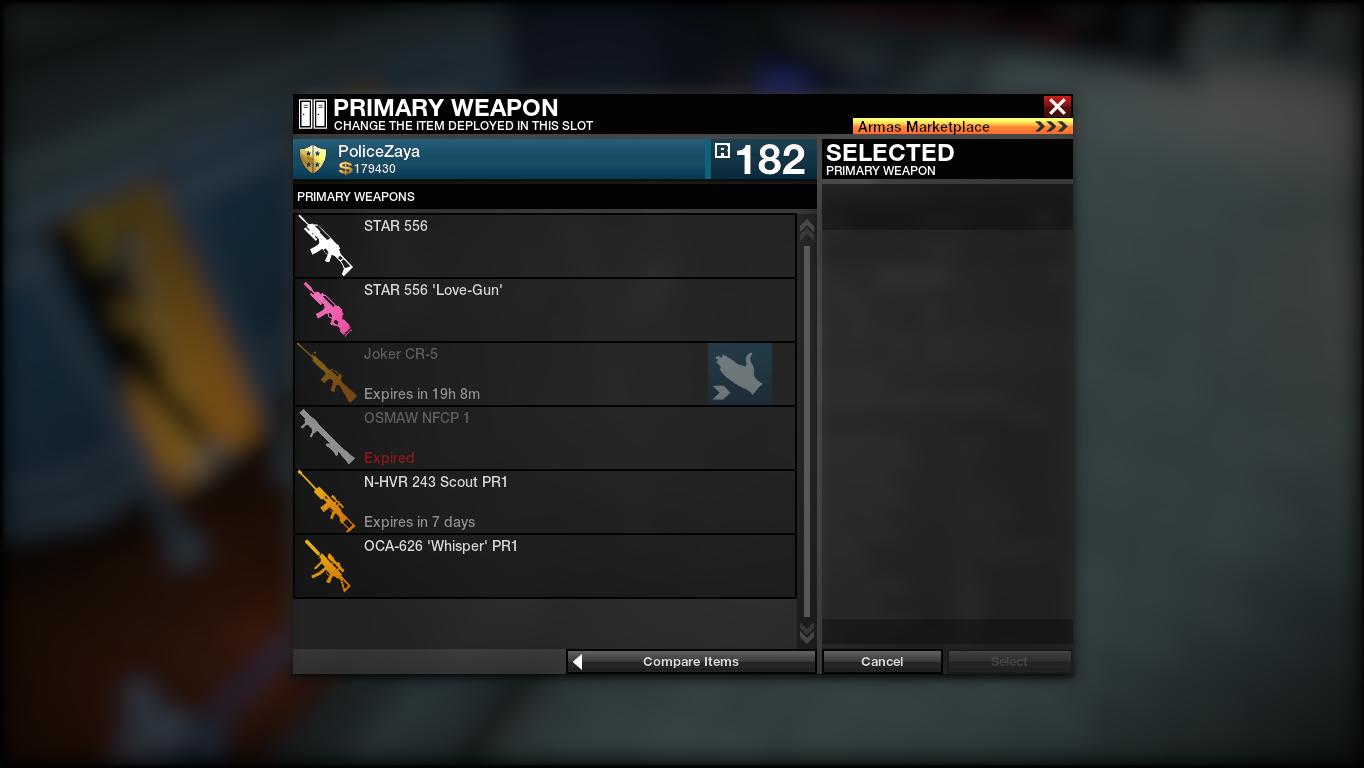Screen dimensions: 1364x768
Task: Open the Armas Marketplace link
Action: click(x=962, y=127)
